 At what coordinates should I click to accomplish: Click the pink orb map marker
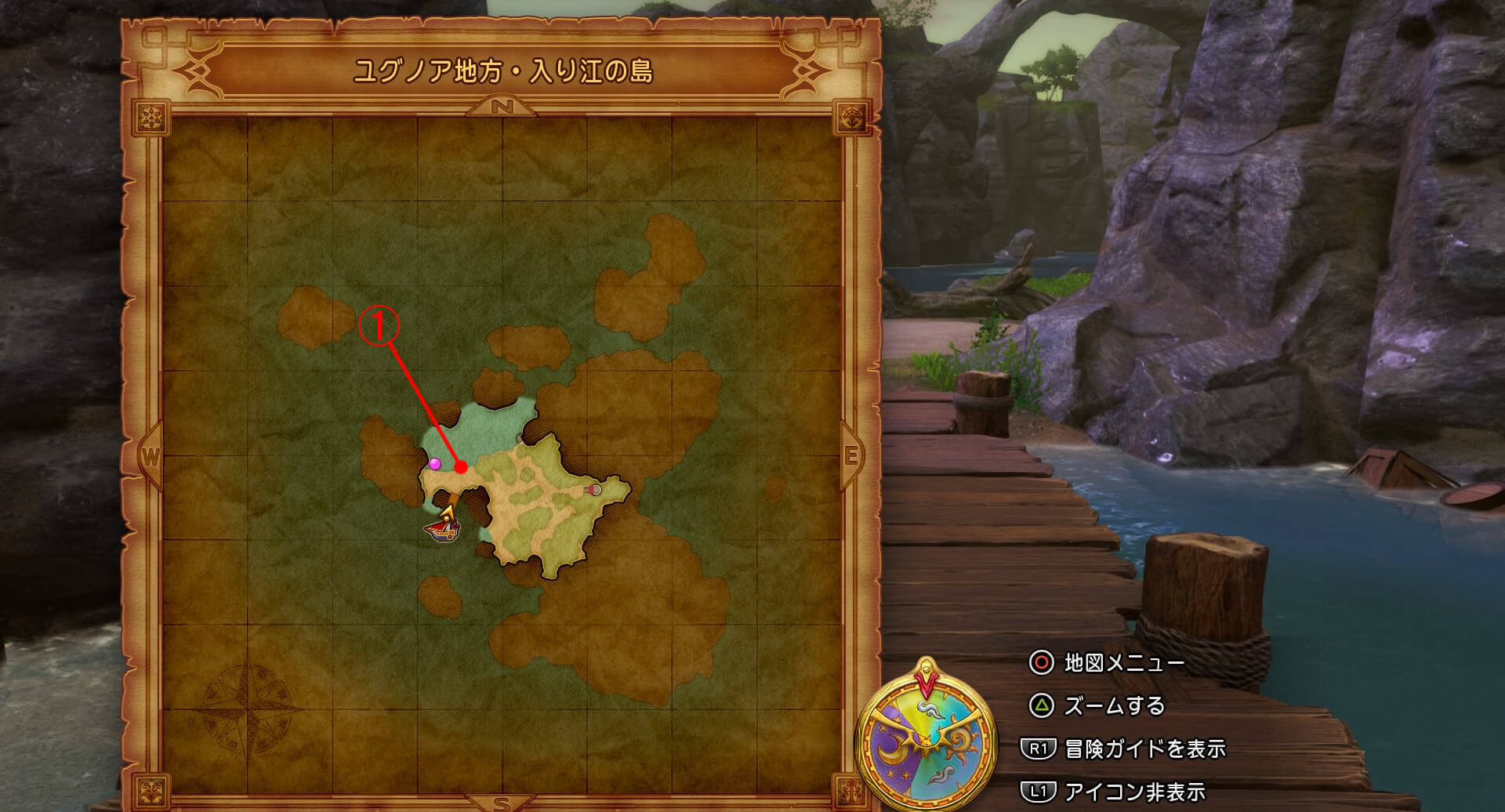435,464
